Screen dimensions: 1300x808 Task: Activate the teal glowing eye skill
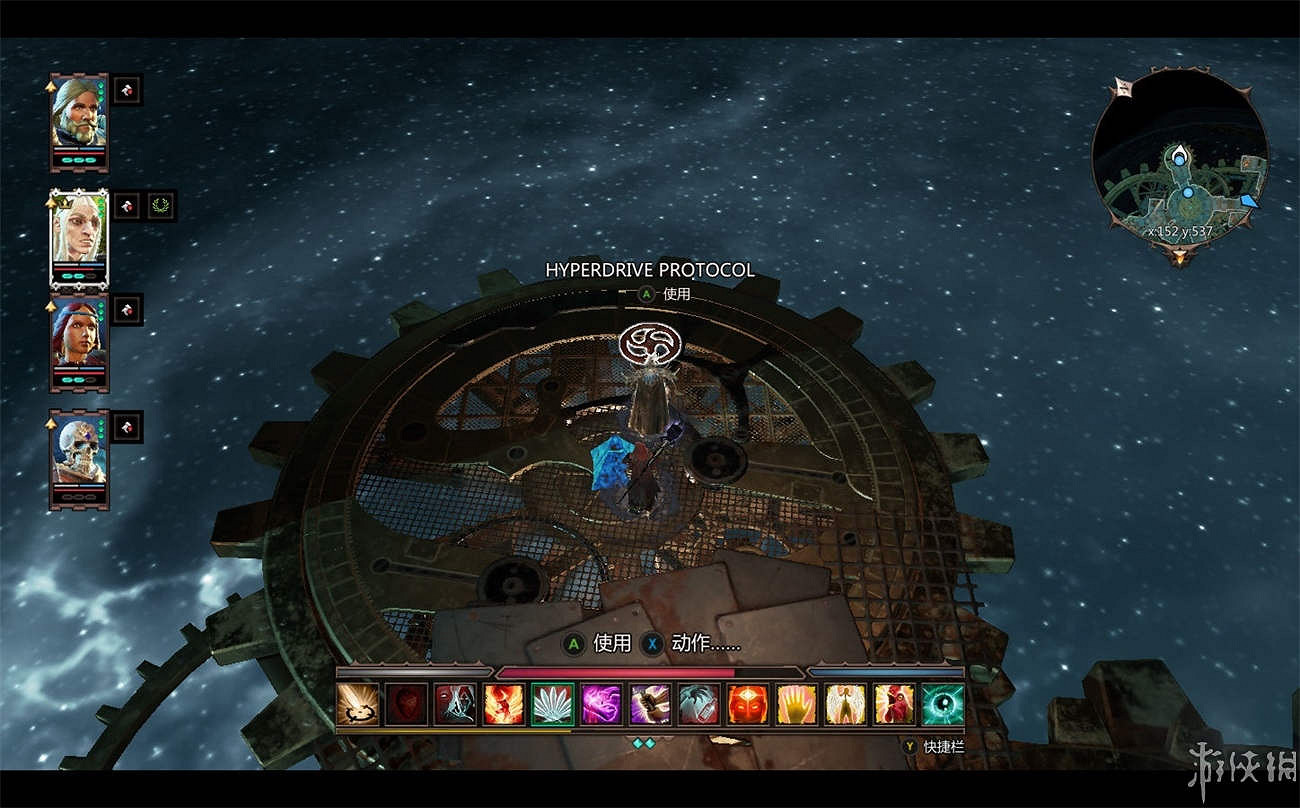point(943,704)
